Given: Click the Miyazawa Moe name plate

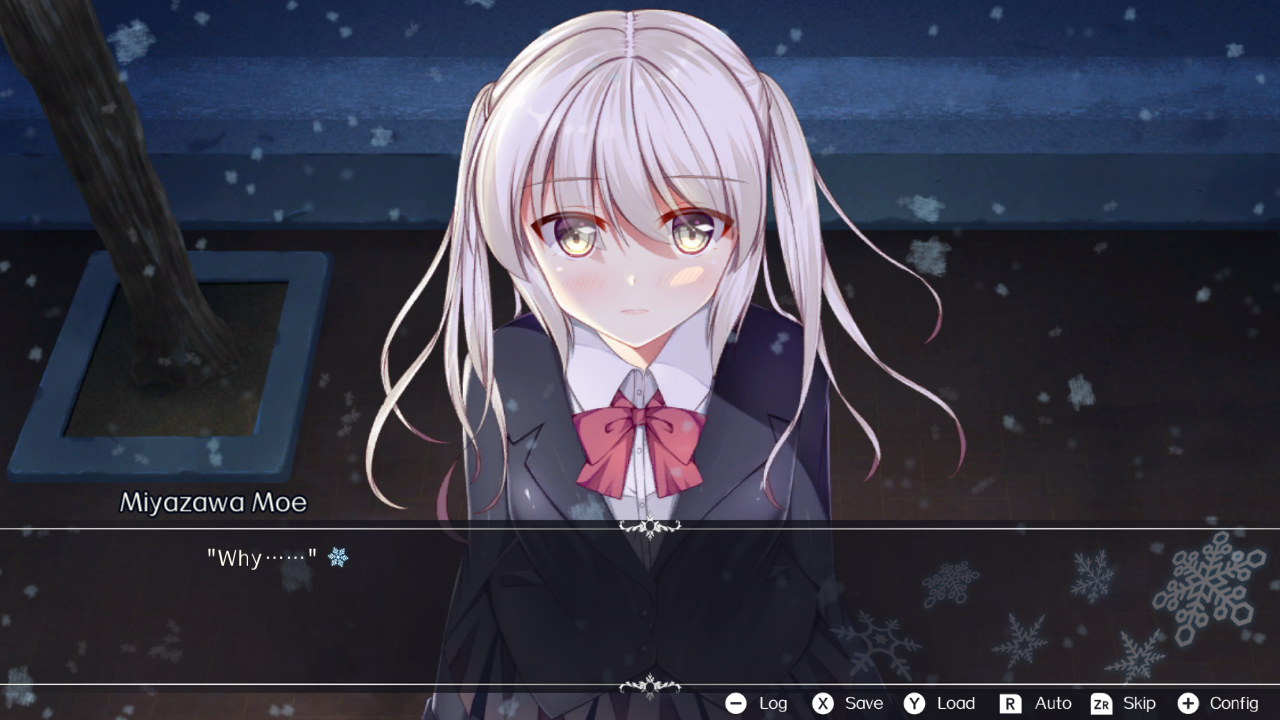Looking at the screenshot, I should coord(213,503).
